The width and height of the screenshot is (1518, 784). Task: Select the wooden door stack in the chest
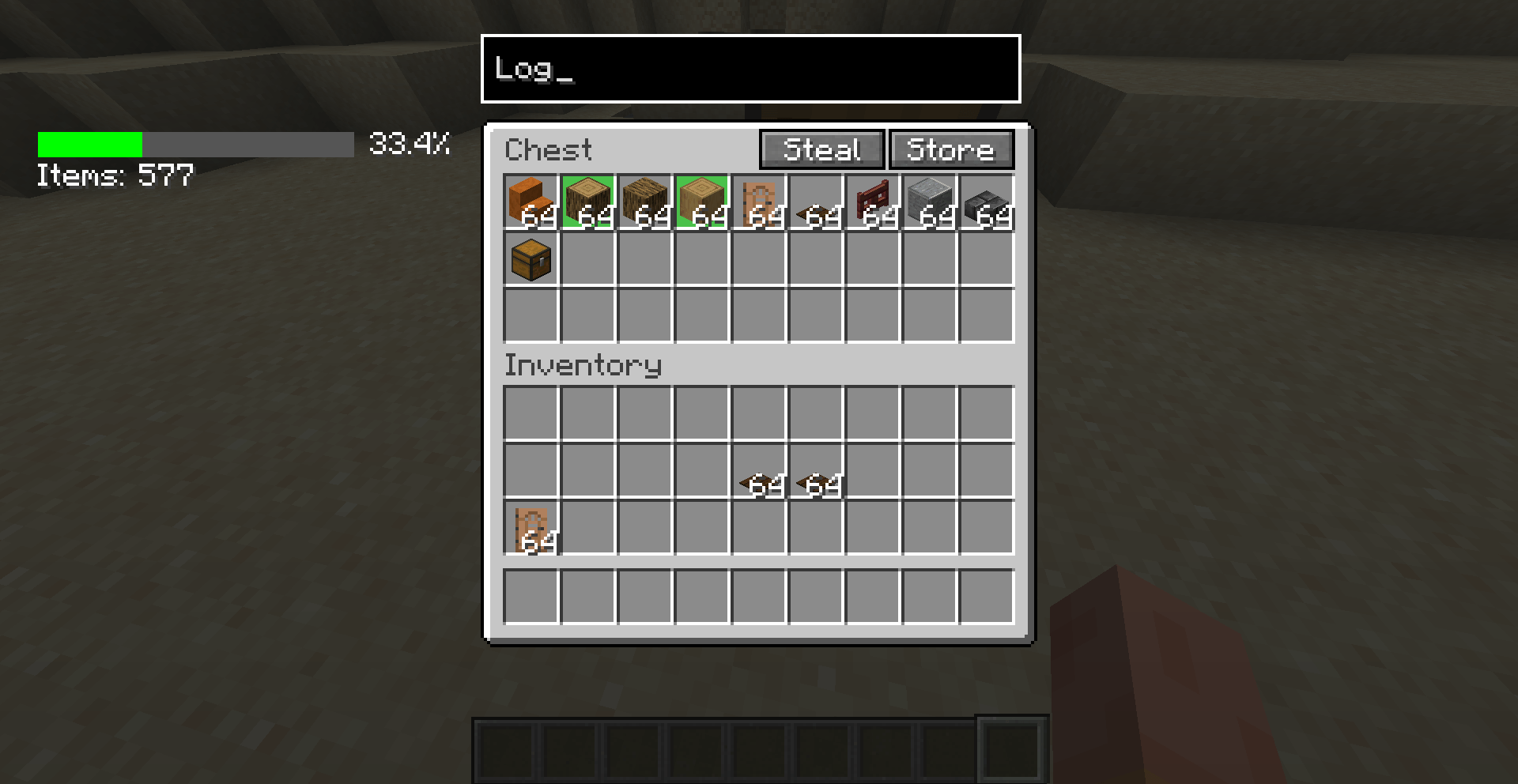tap(759, 202)
